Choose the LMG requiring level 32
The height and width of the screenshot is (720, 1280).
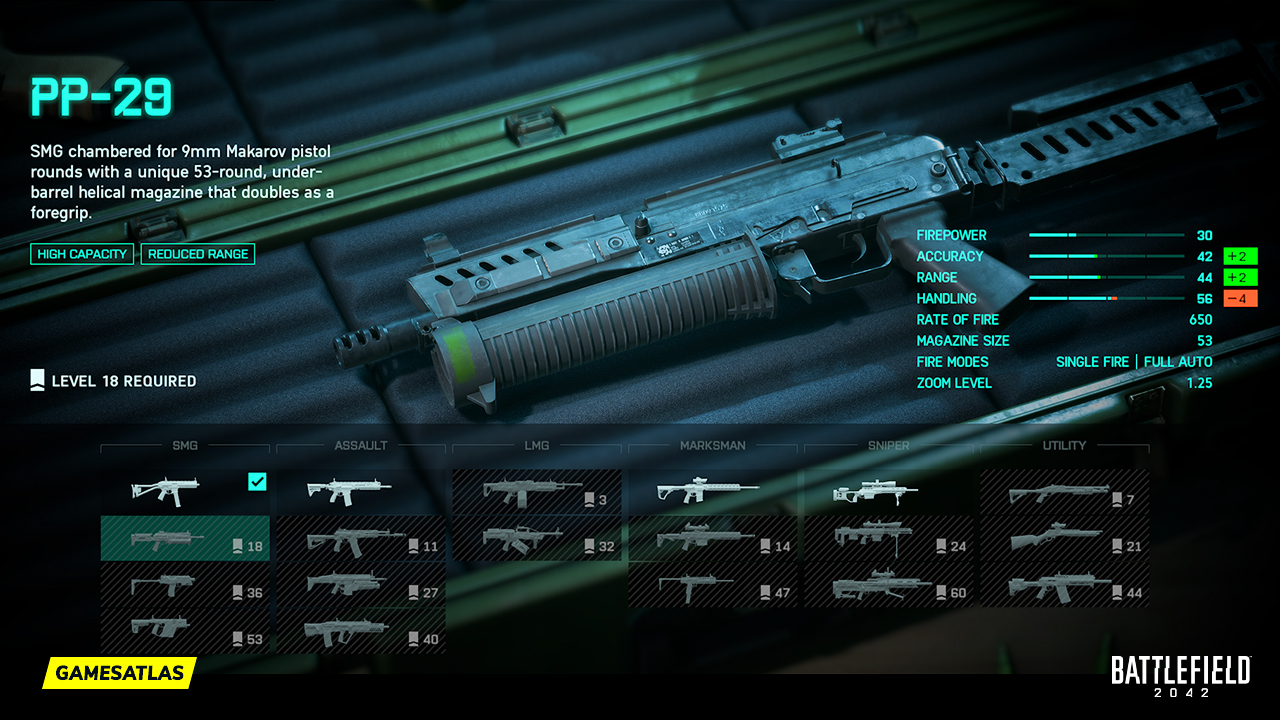537,540
